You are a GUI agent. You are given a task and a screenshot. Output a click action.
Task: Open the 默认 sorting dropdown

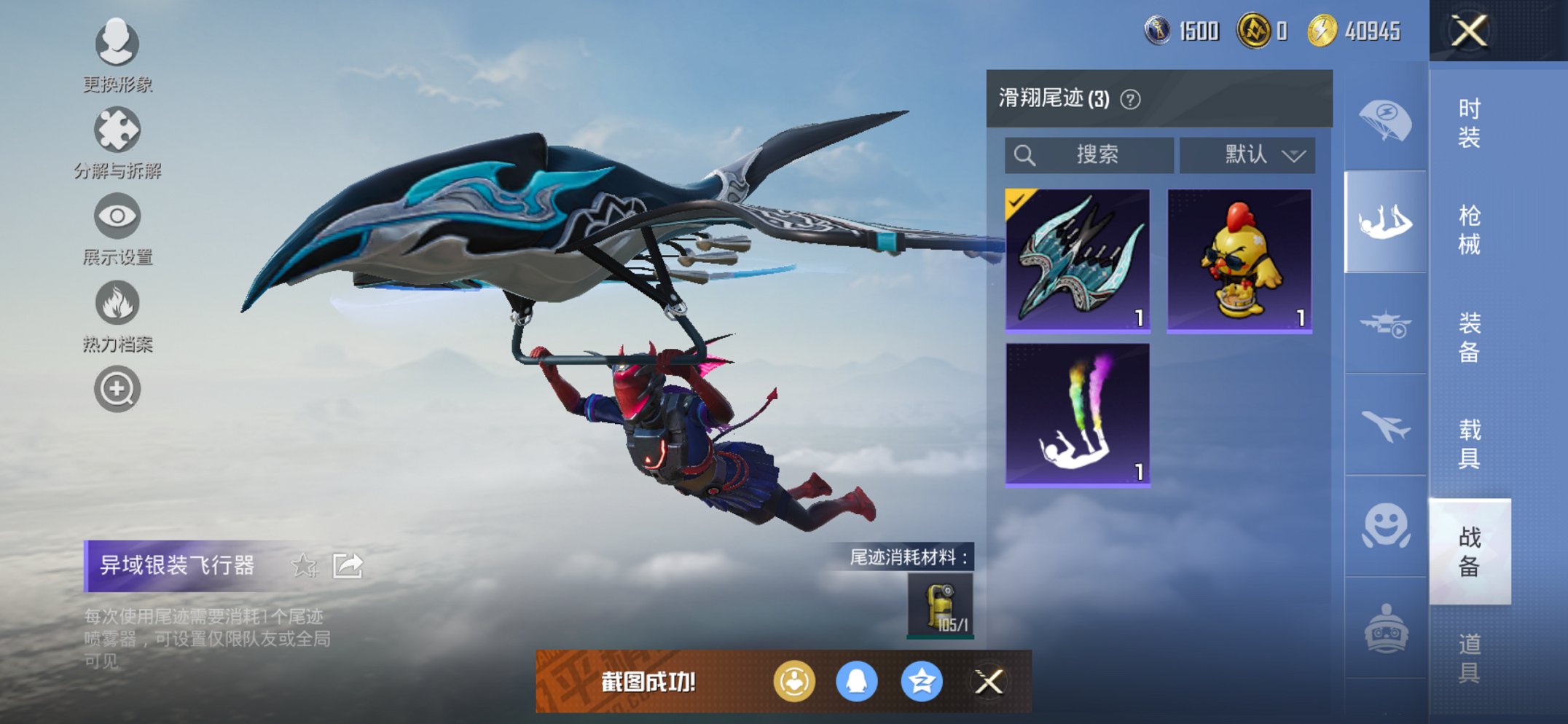[x=1247, y=155]
